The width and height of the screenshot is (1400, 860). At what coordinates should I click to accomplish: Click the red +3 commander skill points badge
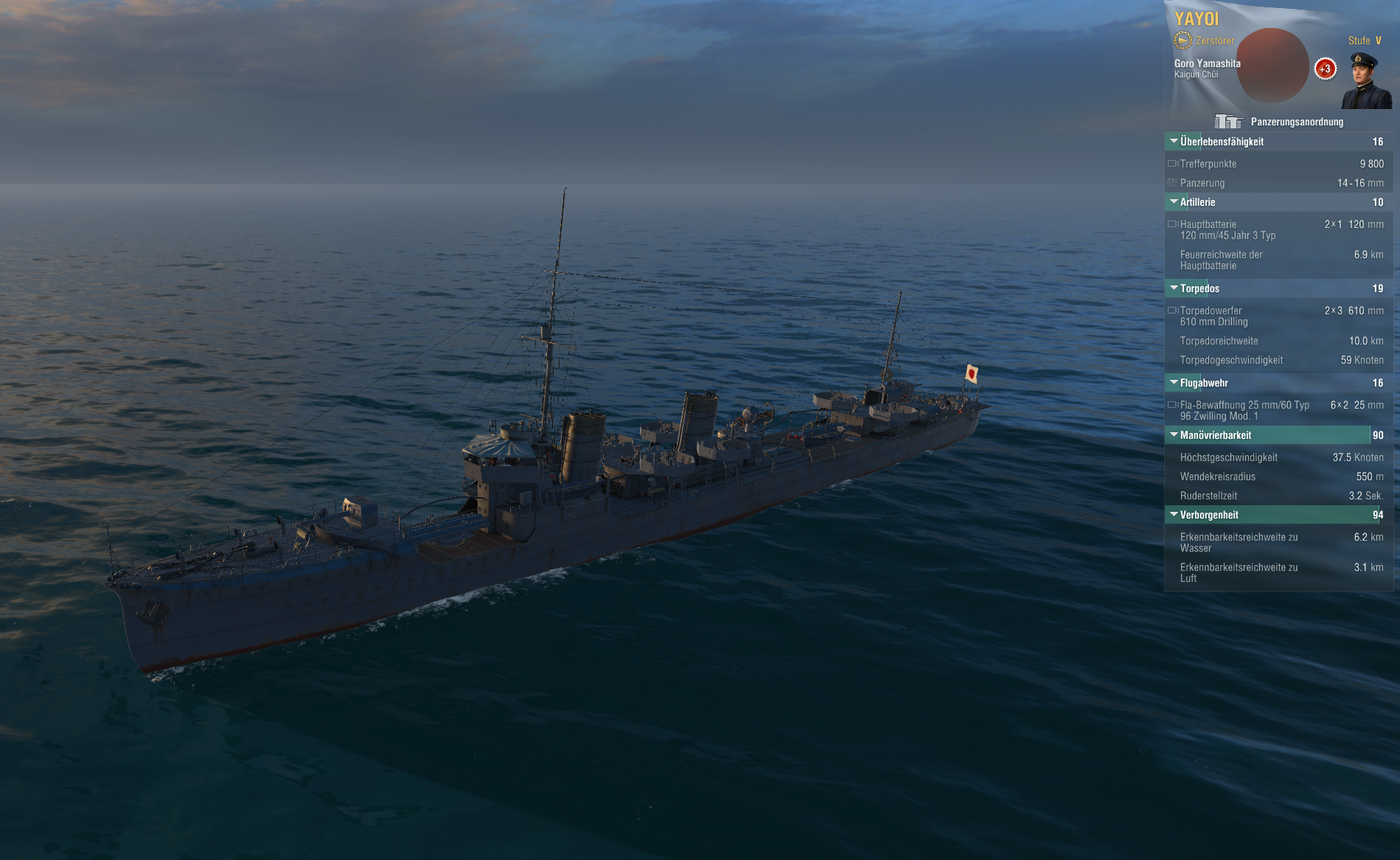(1325, 69)
